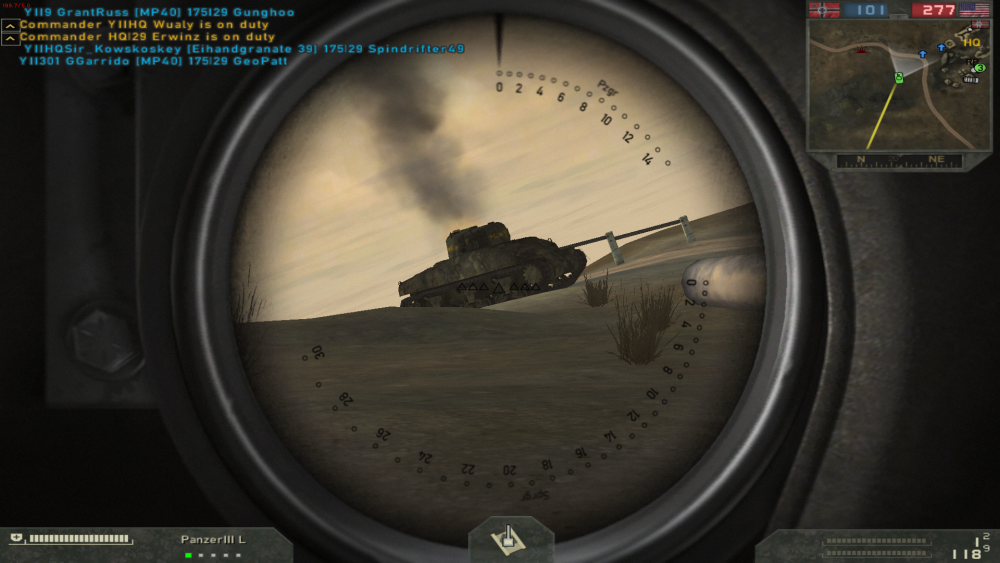Click the chevron beside the Wualy commander message
Screen dimensions: 1000x563
[10, 25]
